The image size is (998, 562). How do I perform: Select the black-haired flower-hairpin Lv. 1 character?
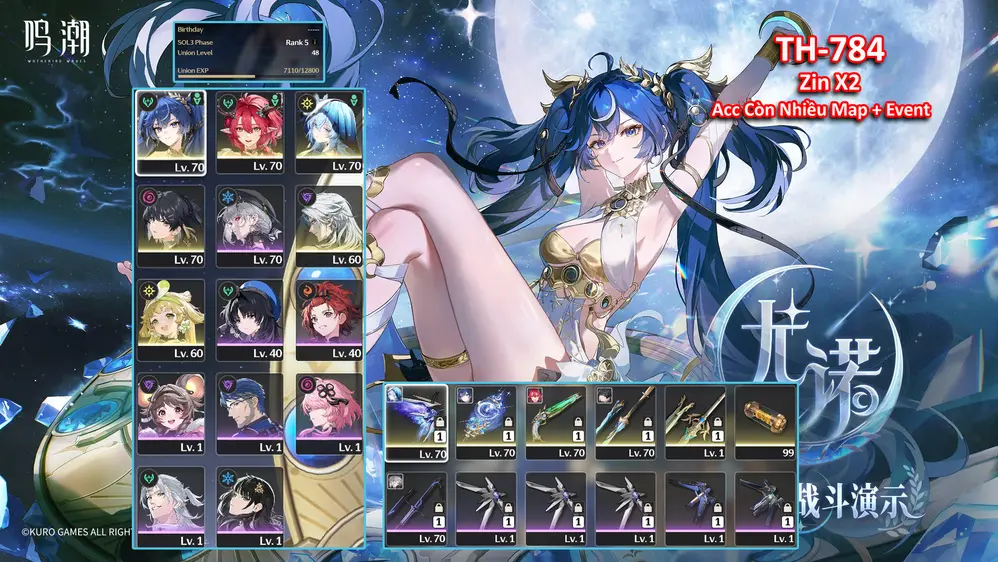pos(251,503)
